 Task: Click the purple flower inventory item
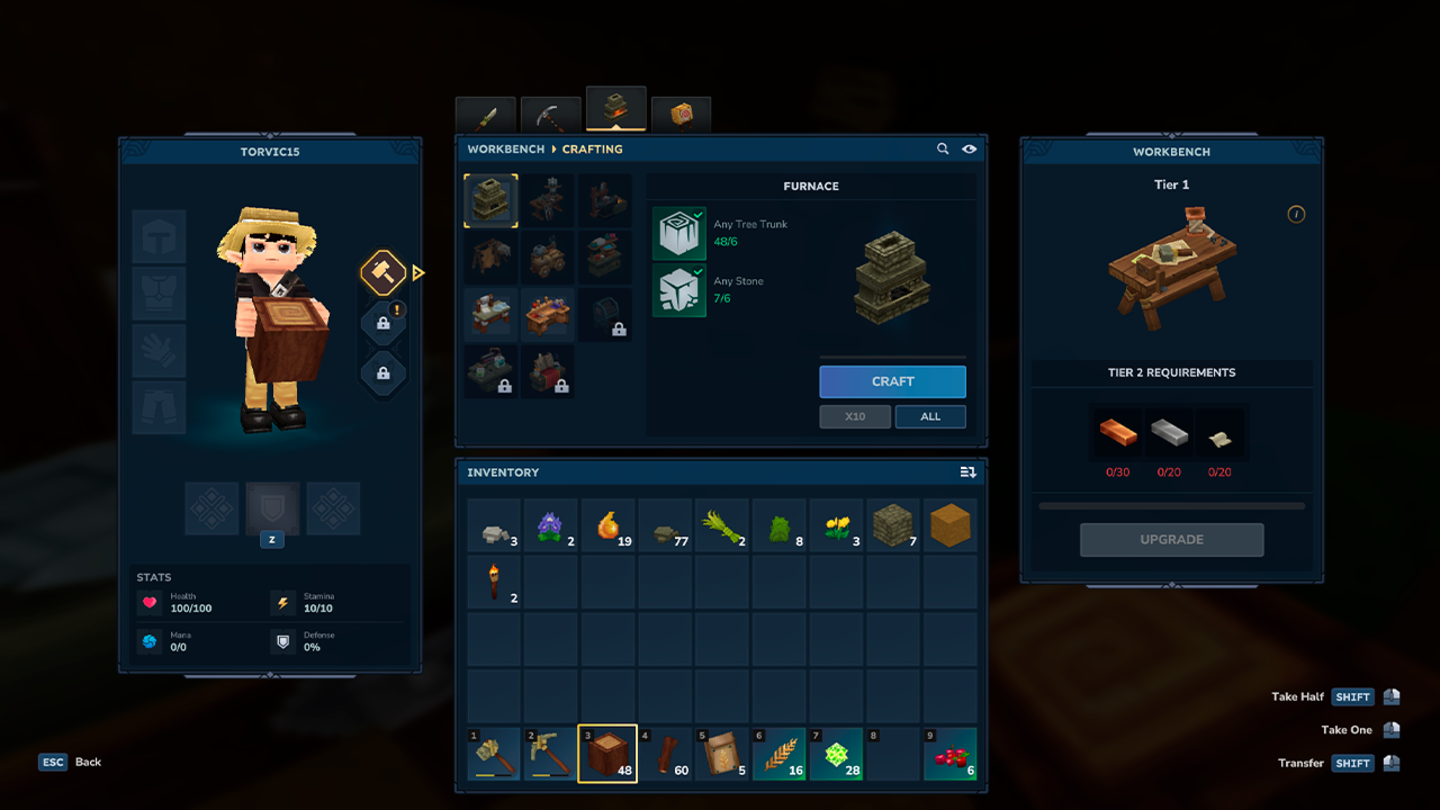click(550, 526)
